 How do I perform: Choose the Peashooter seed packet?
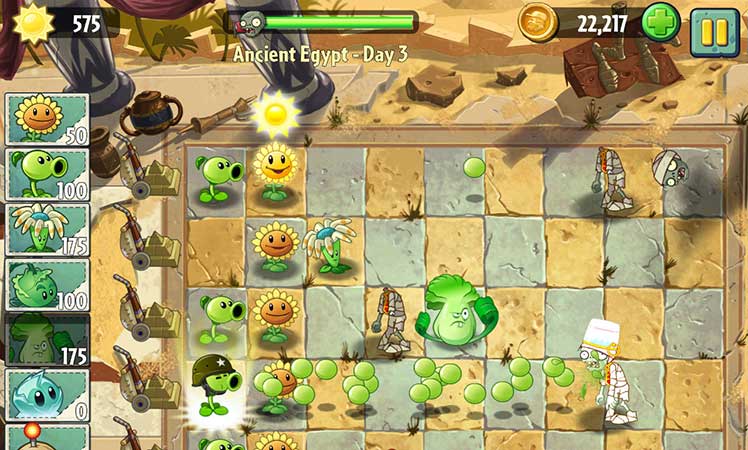[x=47, y=175]
